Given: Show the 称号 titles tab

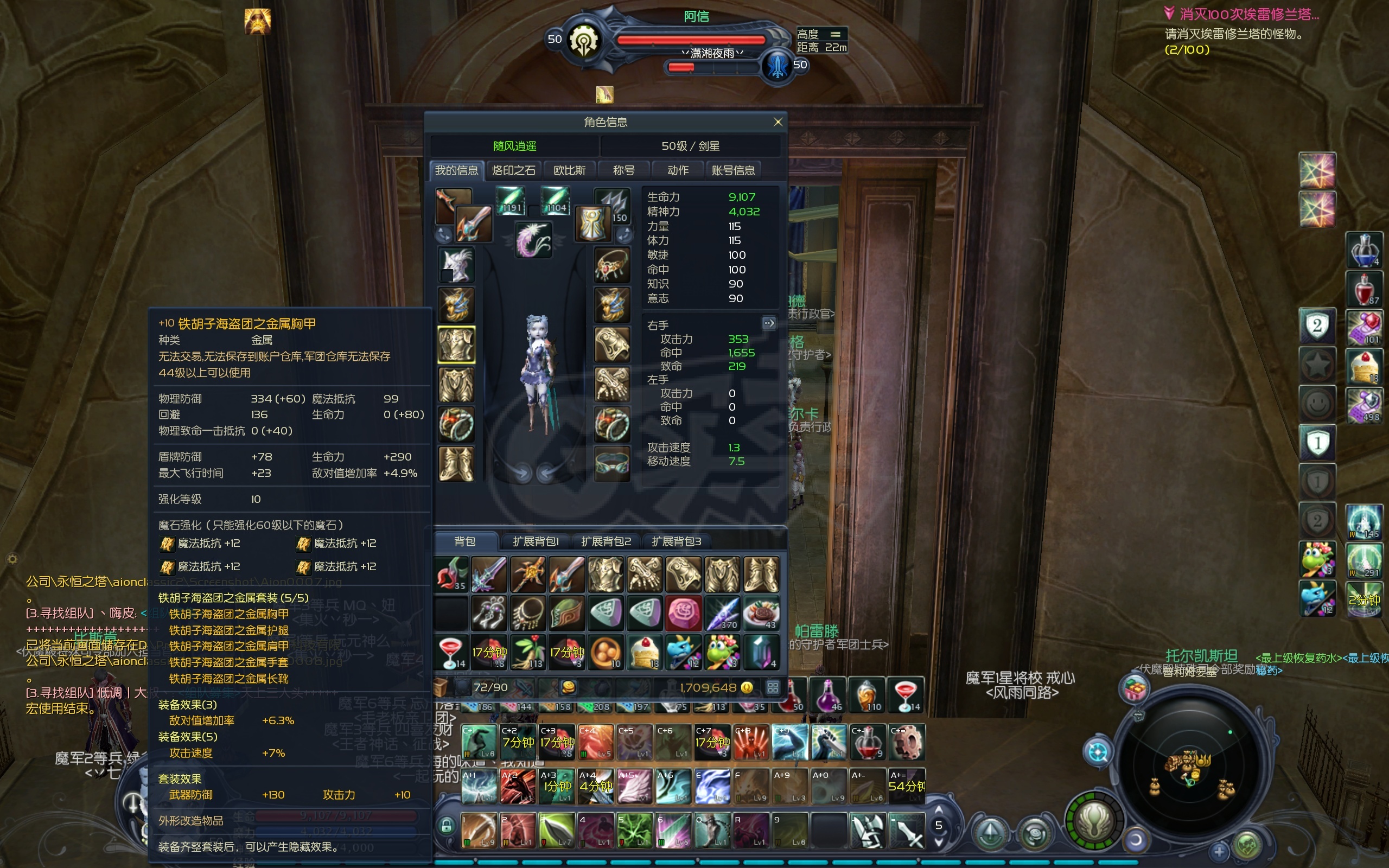Looking at the screenshot, I should [x=623, y=170].
